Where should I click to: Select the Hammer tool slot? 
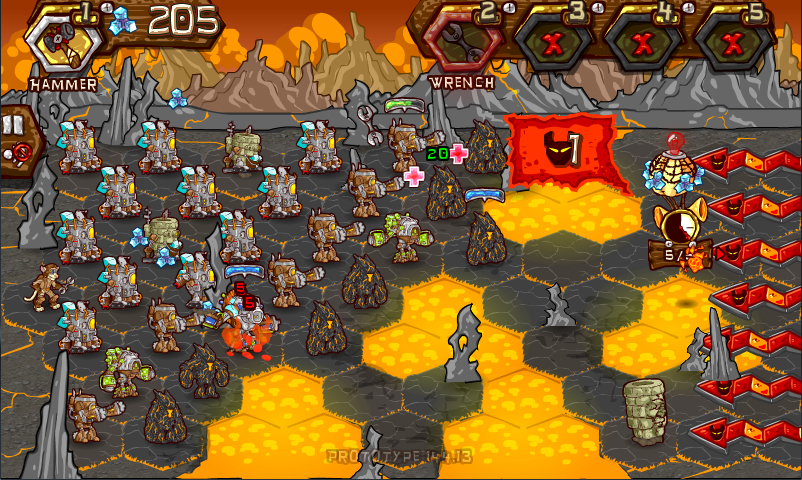tap(62, 41)
